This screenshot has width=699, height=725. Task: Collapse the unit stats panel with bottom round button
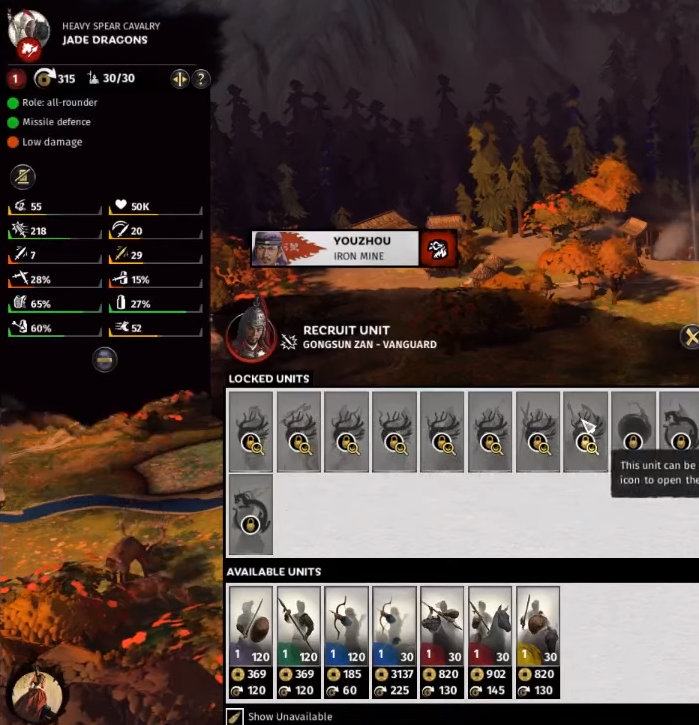(x=105, y=360)
